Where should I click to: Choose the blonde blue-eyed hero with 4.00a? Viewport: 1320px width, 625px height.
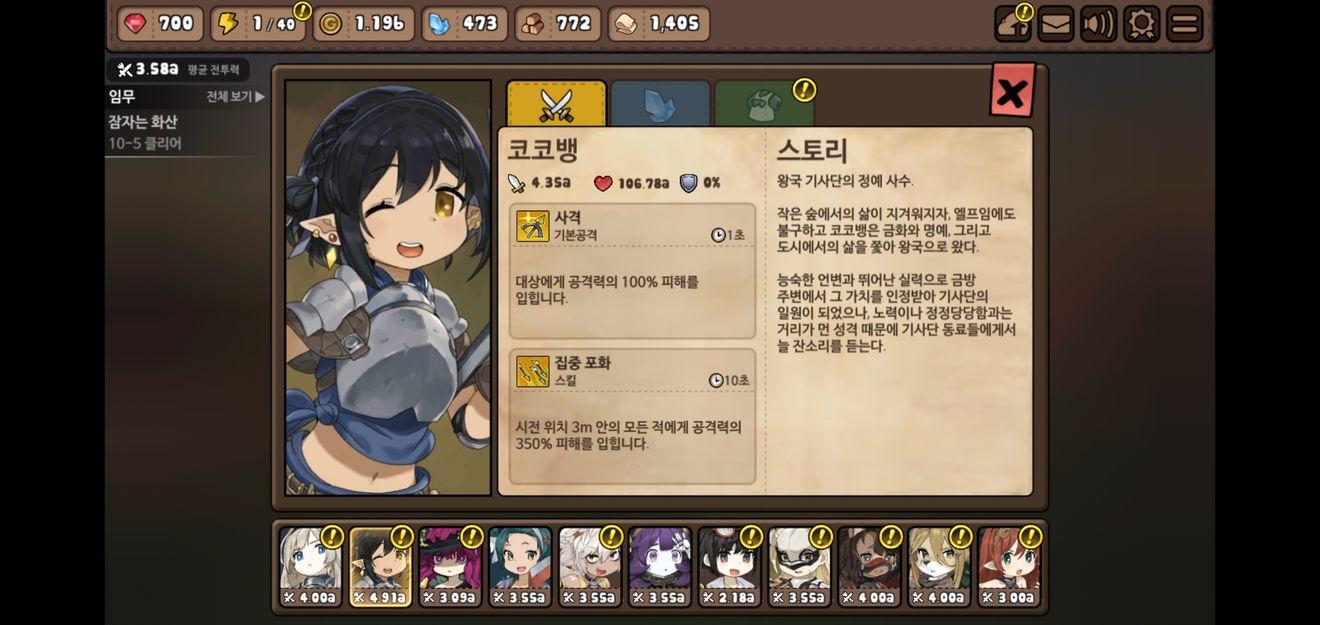(x=310, y=566)
